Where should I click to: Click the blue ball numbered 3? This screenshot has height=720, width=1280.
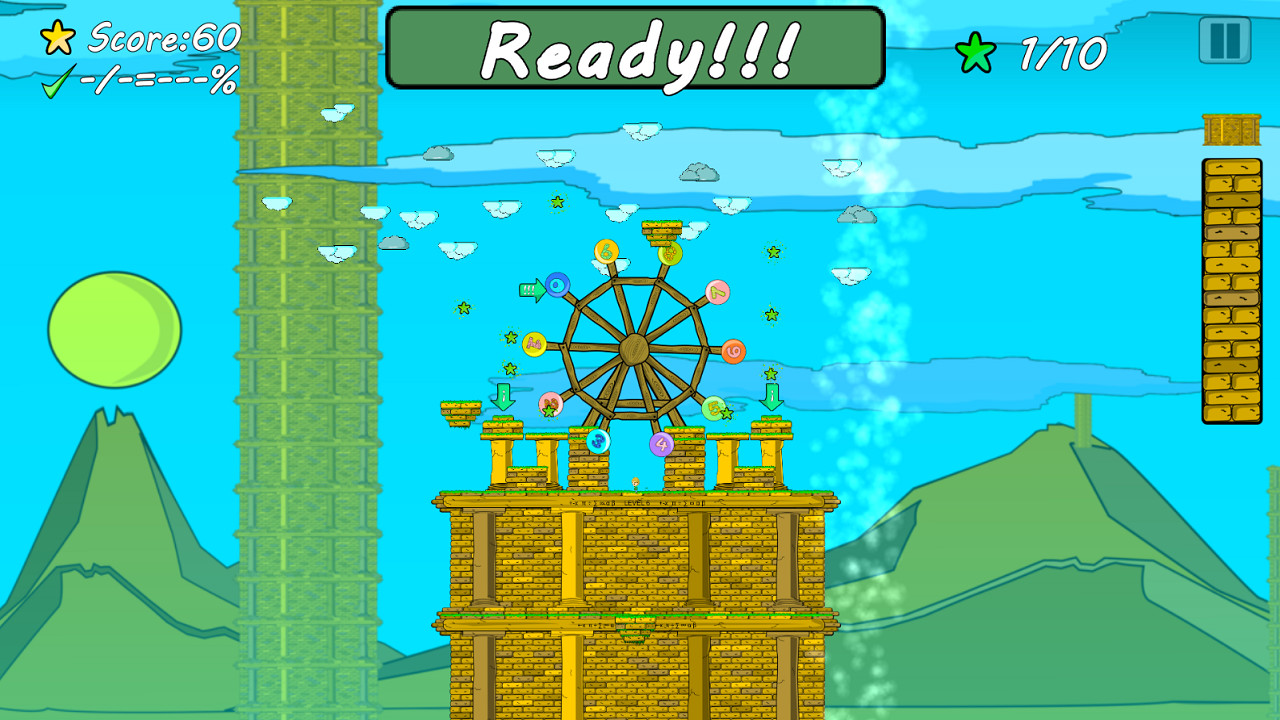click(597, 442)
